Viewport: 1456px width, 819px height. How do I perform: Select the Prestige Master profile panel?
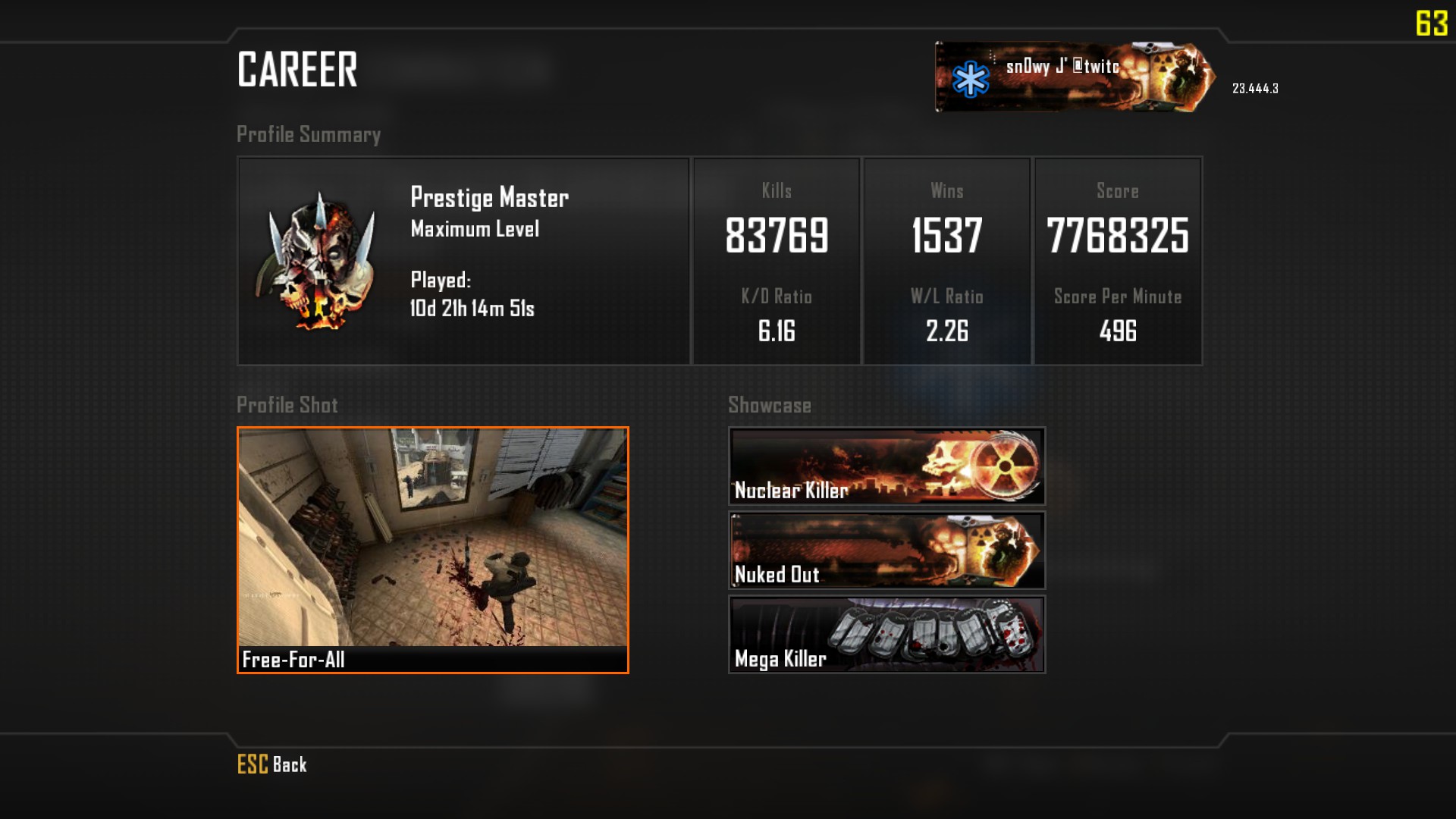463,261
